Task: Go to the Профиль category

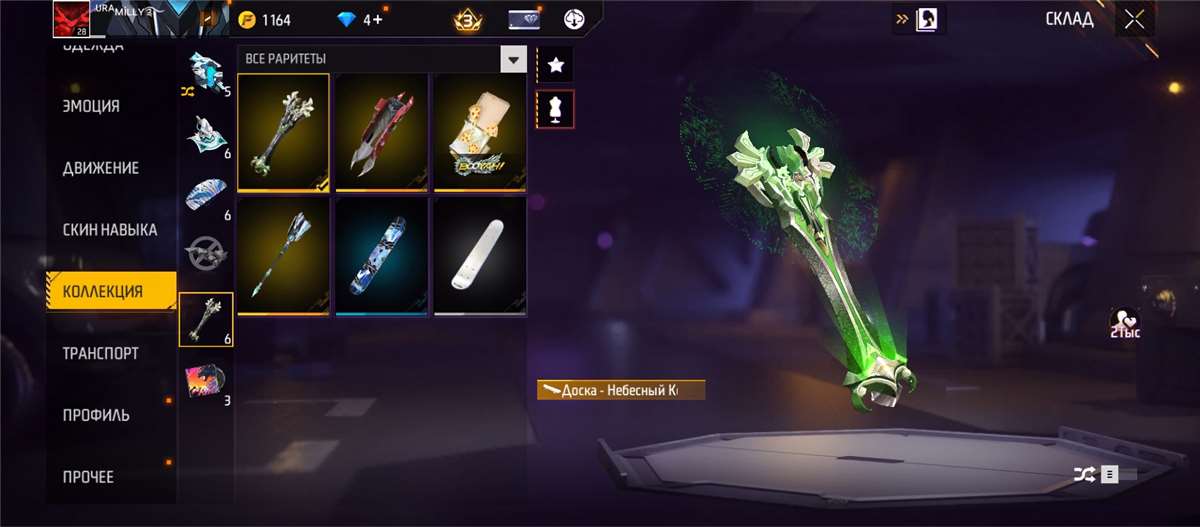Action: coord(96,415)
